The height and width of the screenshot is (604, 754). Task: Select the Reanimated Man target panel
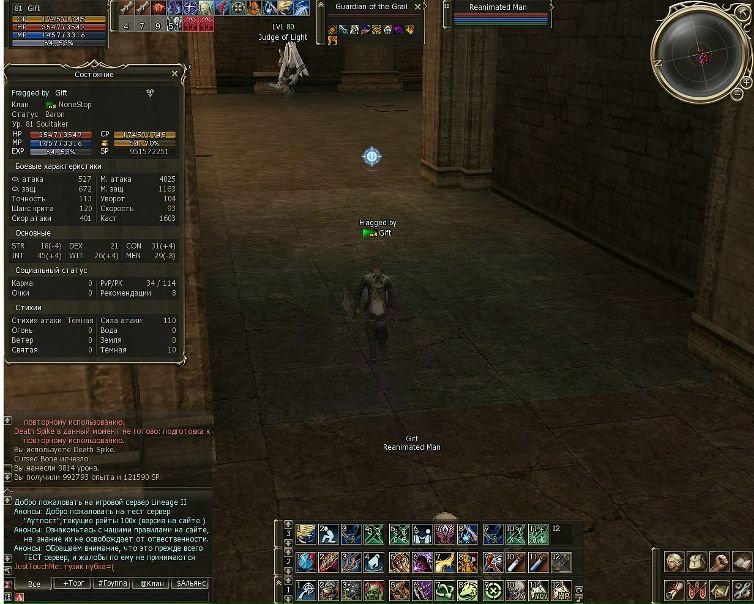[x=497, y=13]
